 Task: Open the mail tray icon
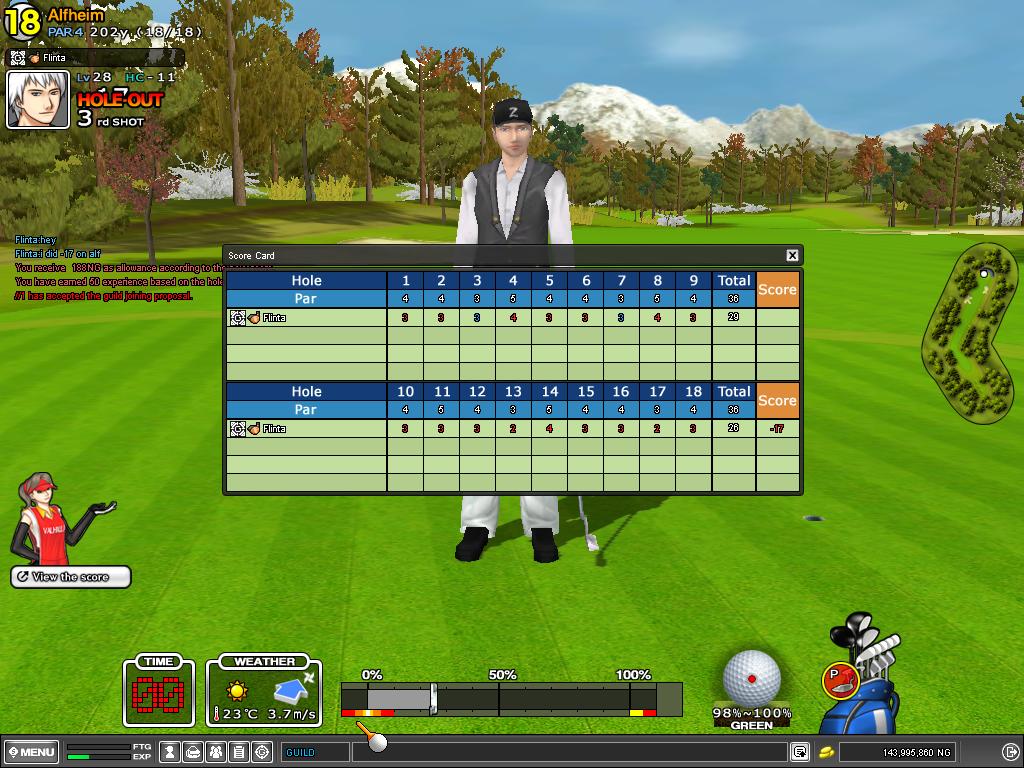point(193,752)
